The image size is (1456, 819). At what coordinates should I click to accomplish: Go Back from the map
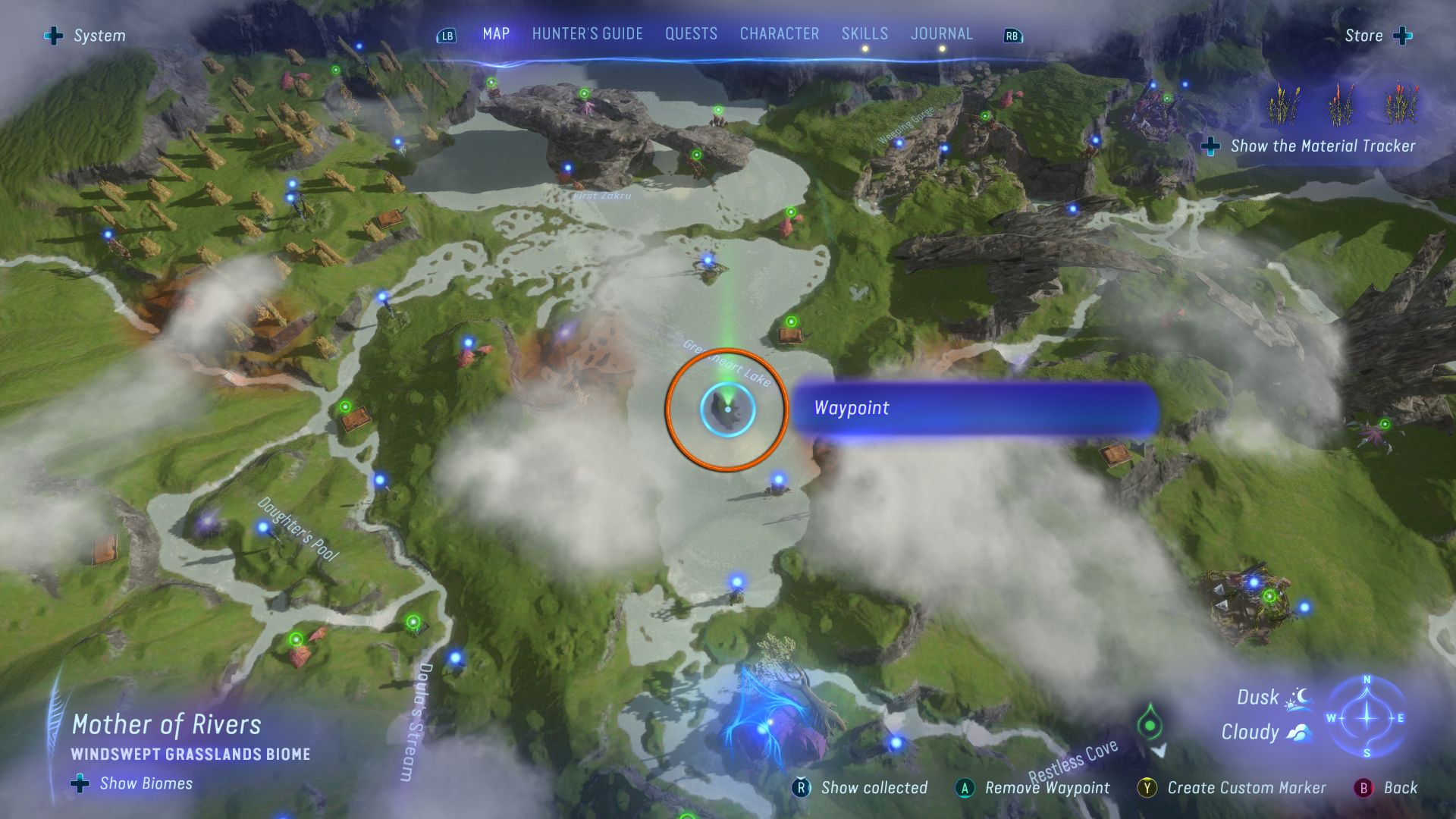point(1386,788)
